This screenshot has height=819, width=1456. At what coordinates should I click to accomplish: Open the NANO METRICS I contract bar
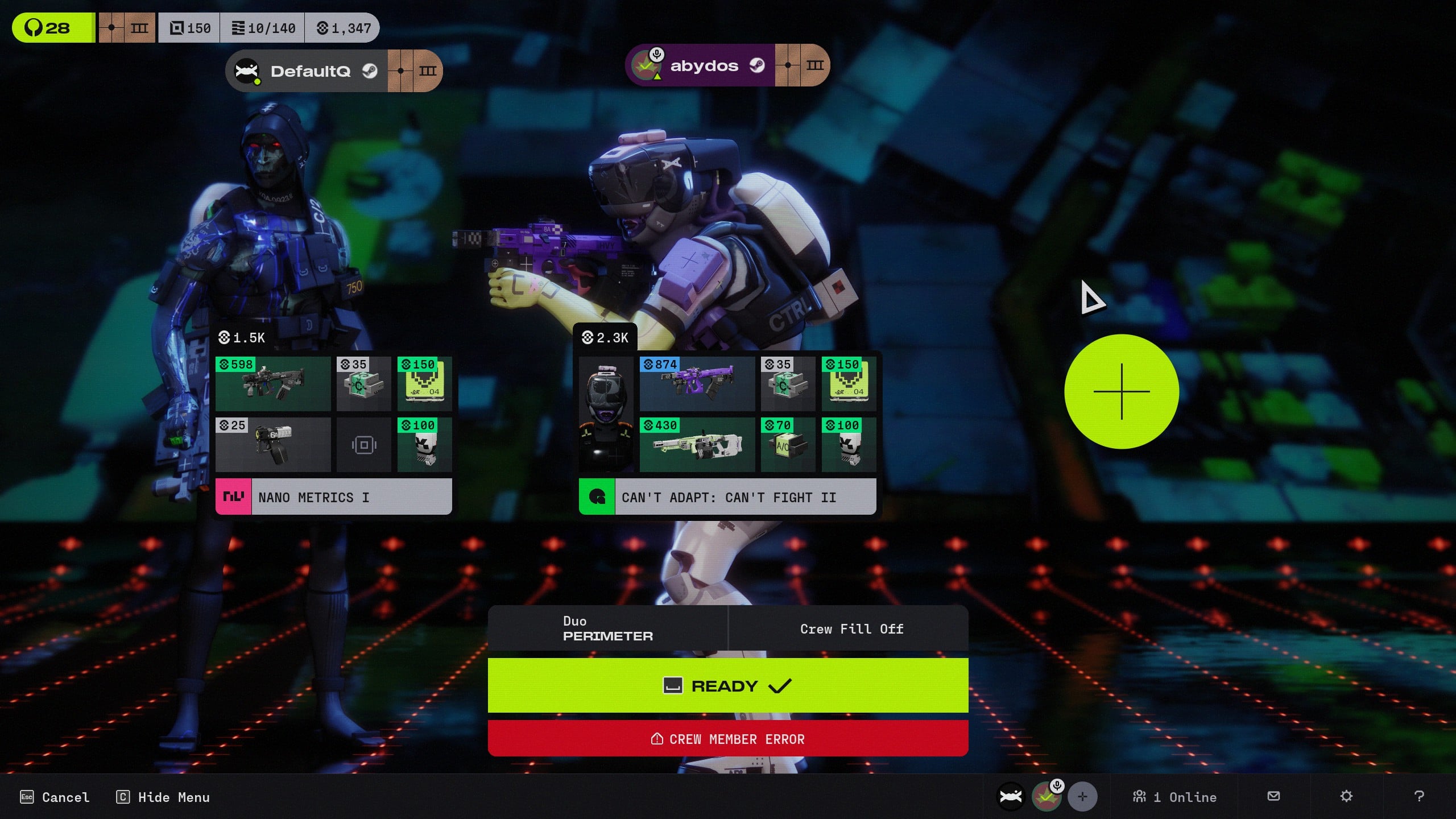[333, 497]
